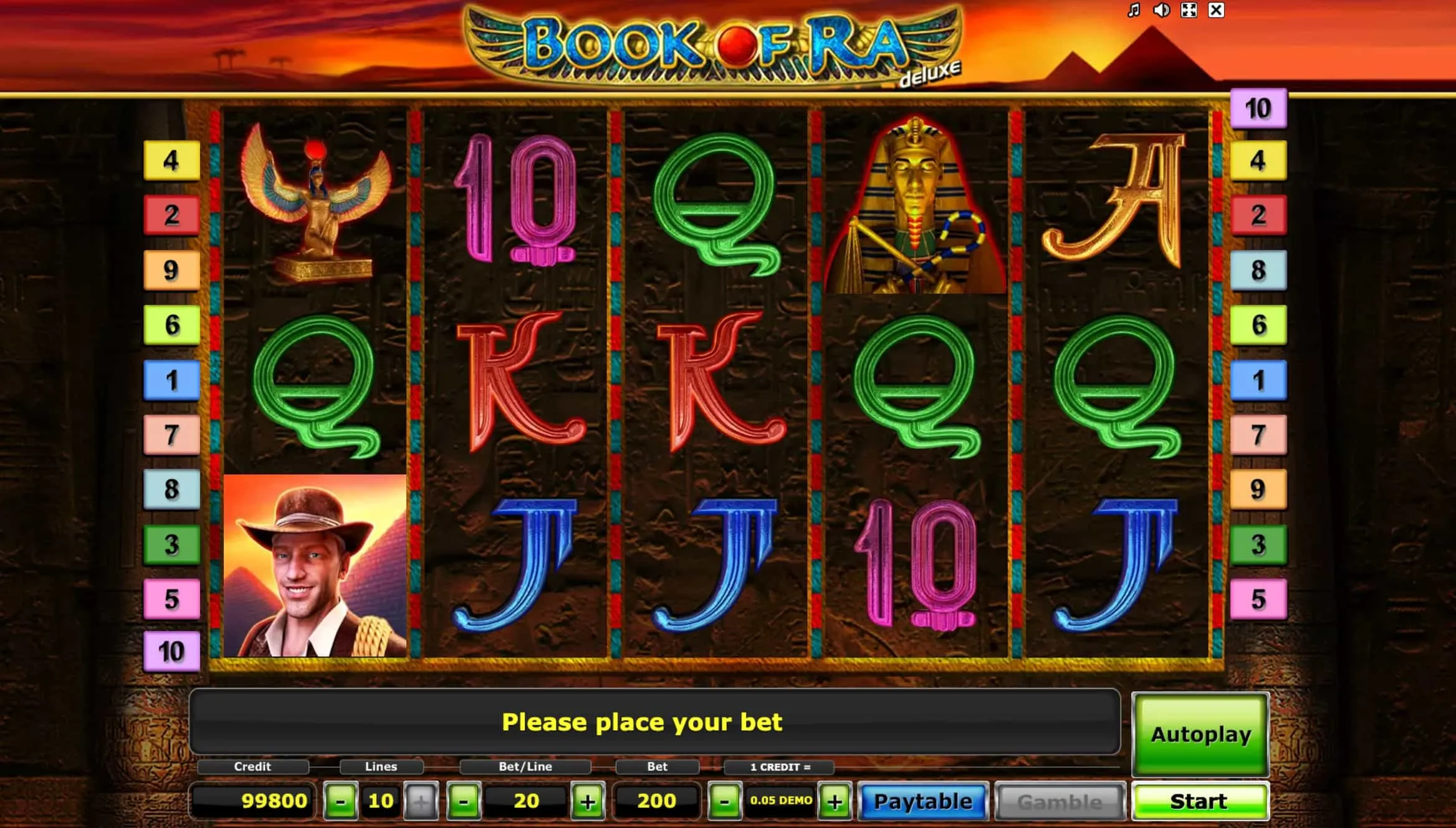Screen dimensions: 1456x828
Task: Toggle the background music note icon
Action: [x=1134, y=10]
